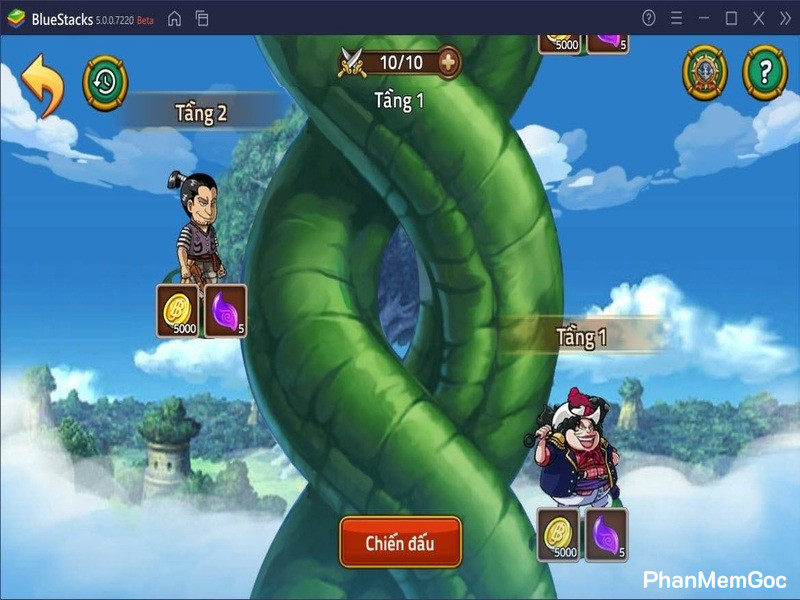Open the help question mark icon
Viewport: 800px width, 600px height.
point(764,73)
